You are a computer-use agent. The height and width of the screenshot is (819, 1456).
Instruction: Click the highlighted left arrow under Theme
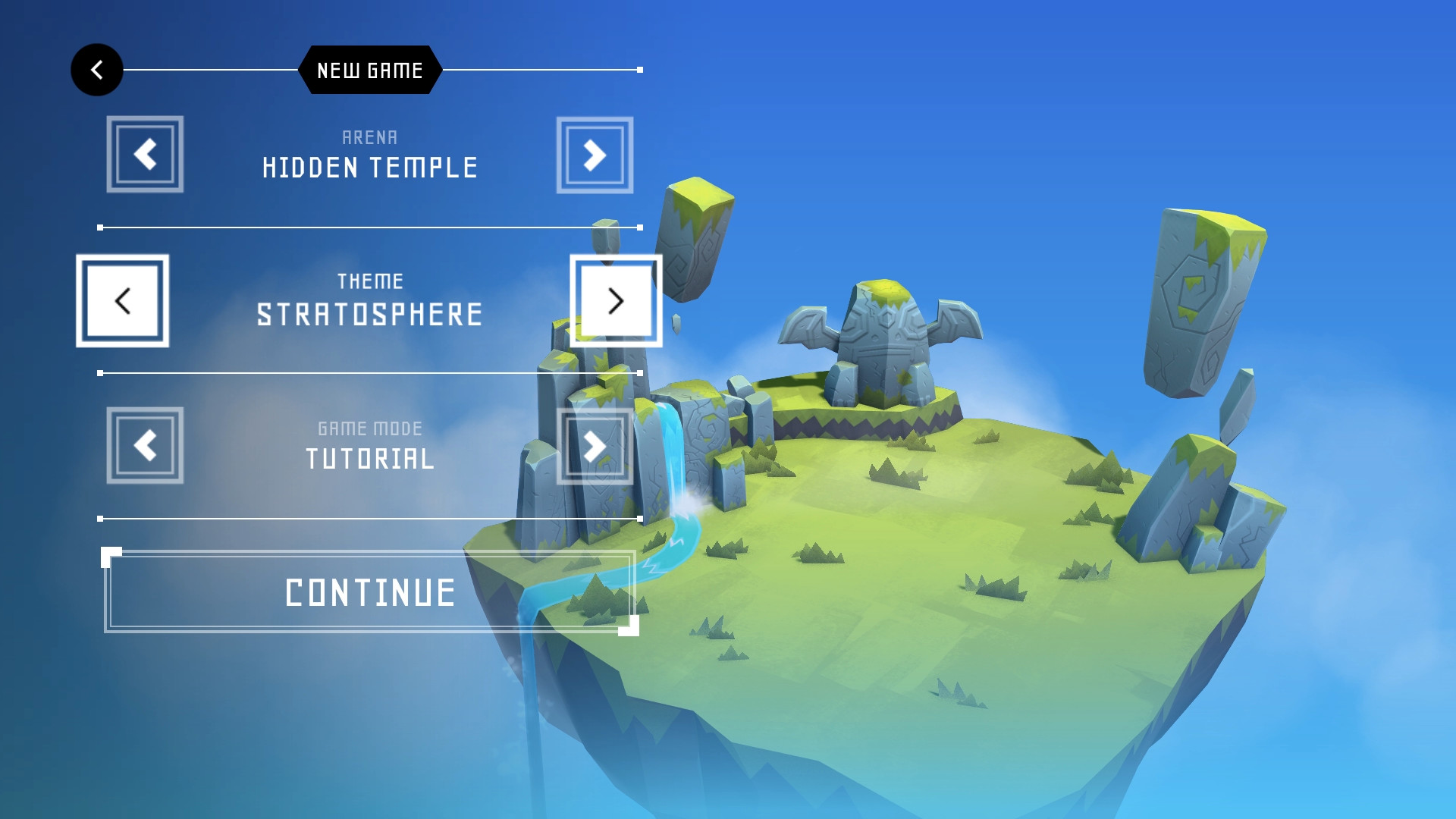(124, 301)
